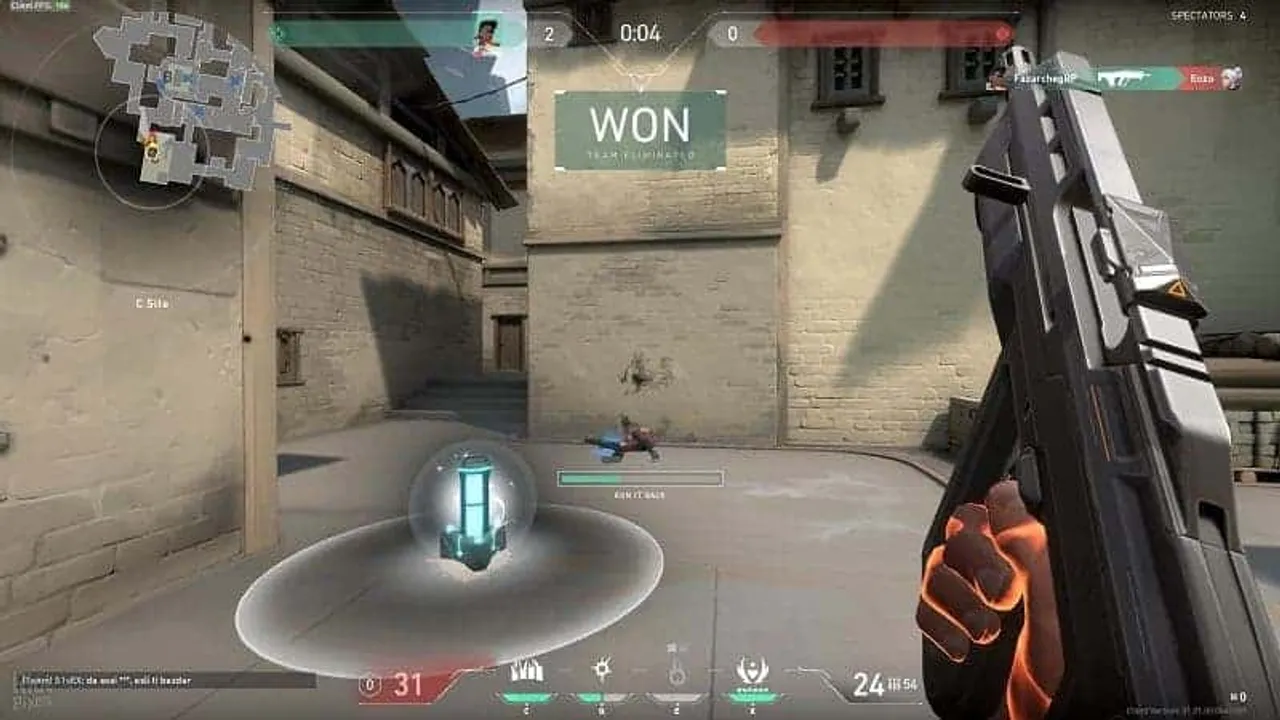Select the Sky Smoke (C) ability icon
Screen dimensions: 1280x720
[527, 672]
